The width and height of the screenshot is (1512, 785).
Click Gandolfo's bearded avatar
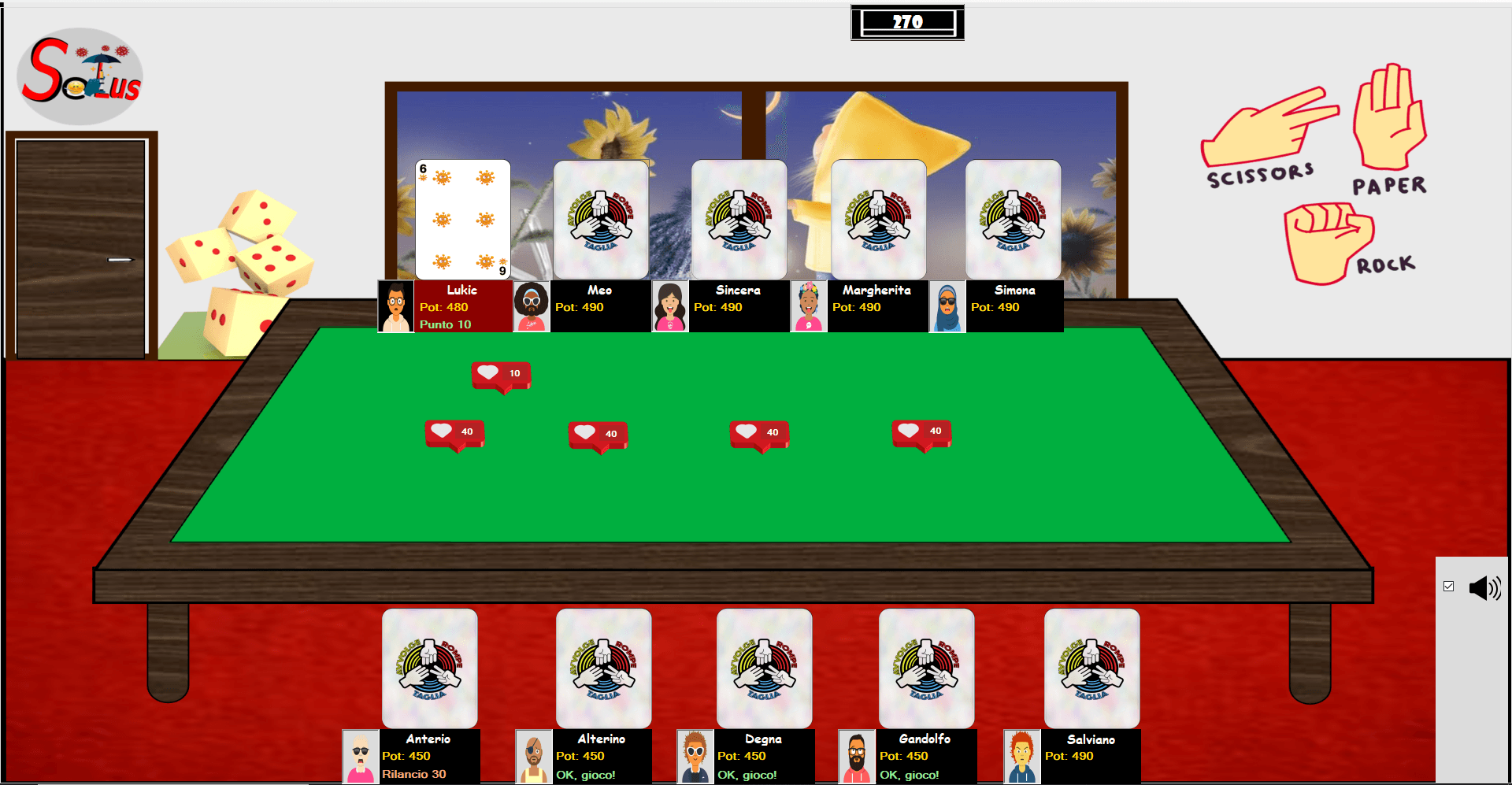pos(856,756)
